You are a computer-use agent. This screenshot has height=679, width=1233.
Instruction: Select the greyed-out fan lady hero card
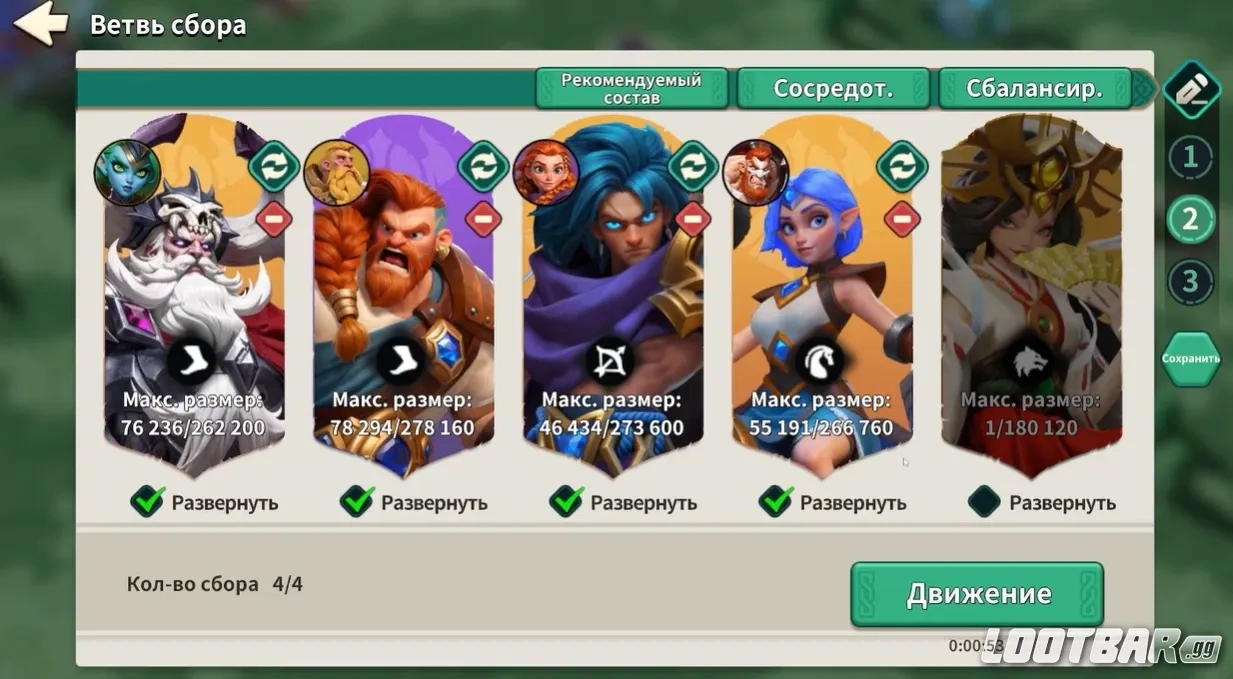point(1030,300)
